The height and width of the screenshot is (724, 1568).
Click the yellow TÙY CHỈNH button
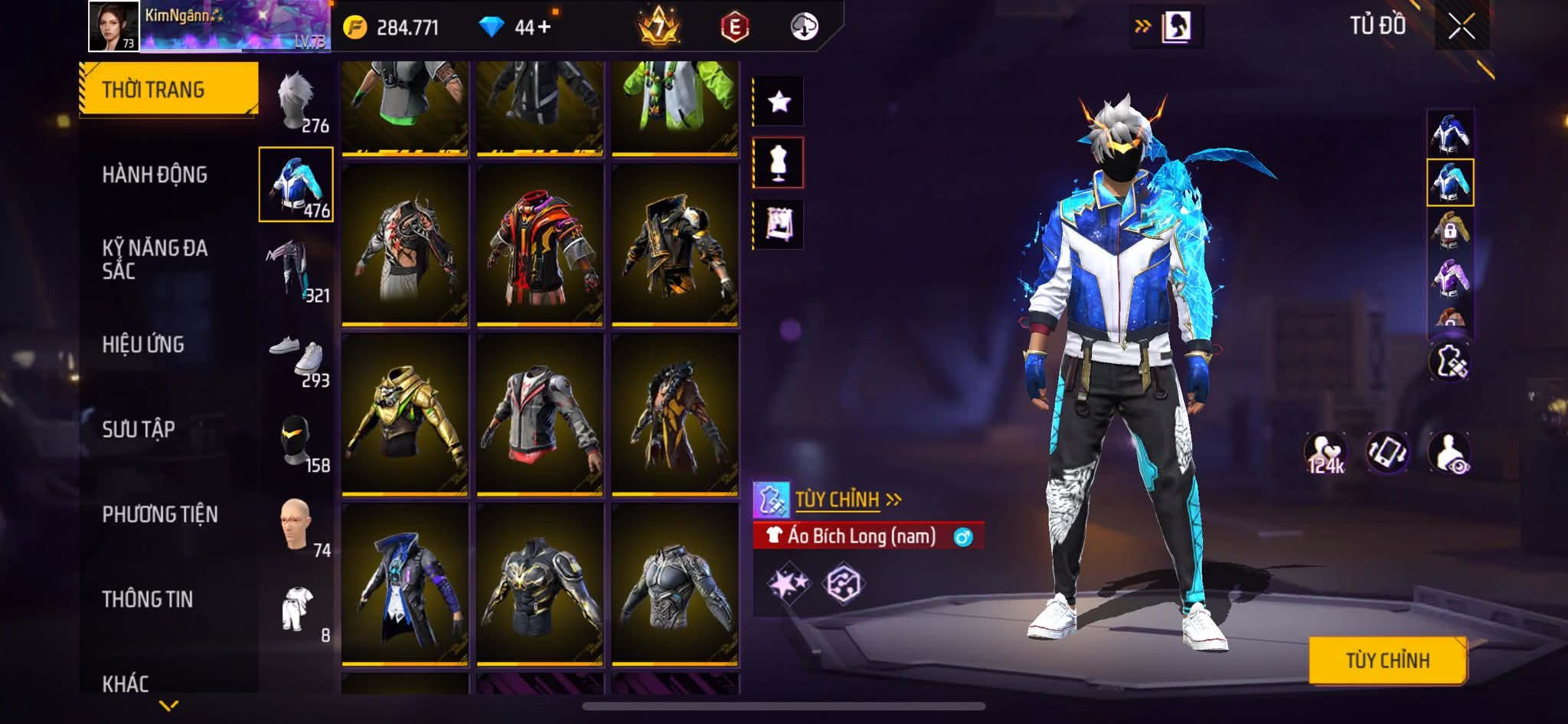(1387, 660)
